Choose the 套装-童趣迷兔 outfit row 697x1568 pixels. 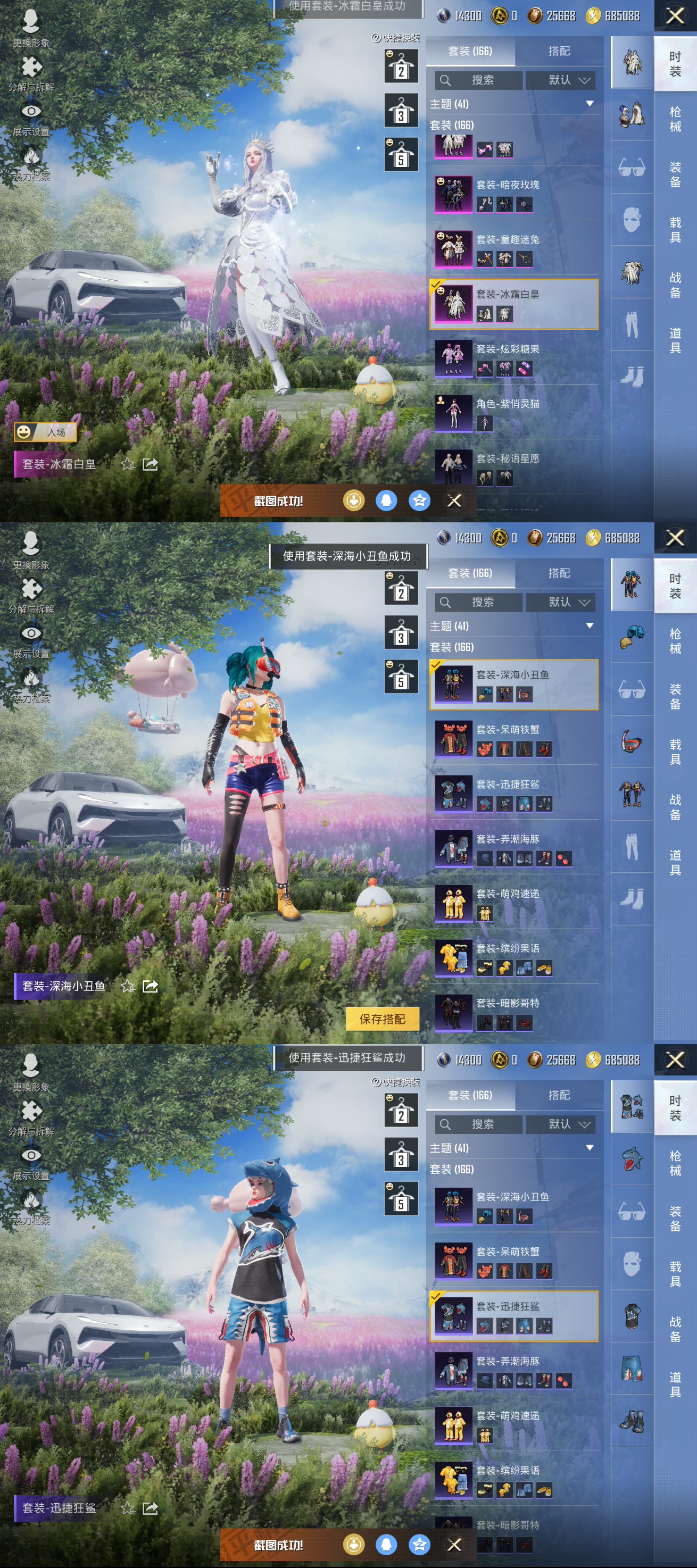pyautogui.click(x=515, y=249)
